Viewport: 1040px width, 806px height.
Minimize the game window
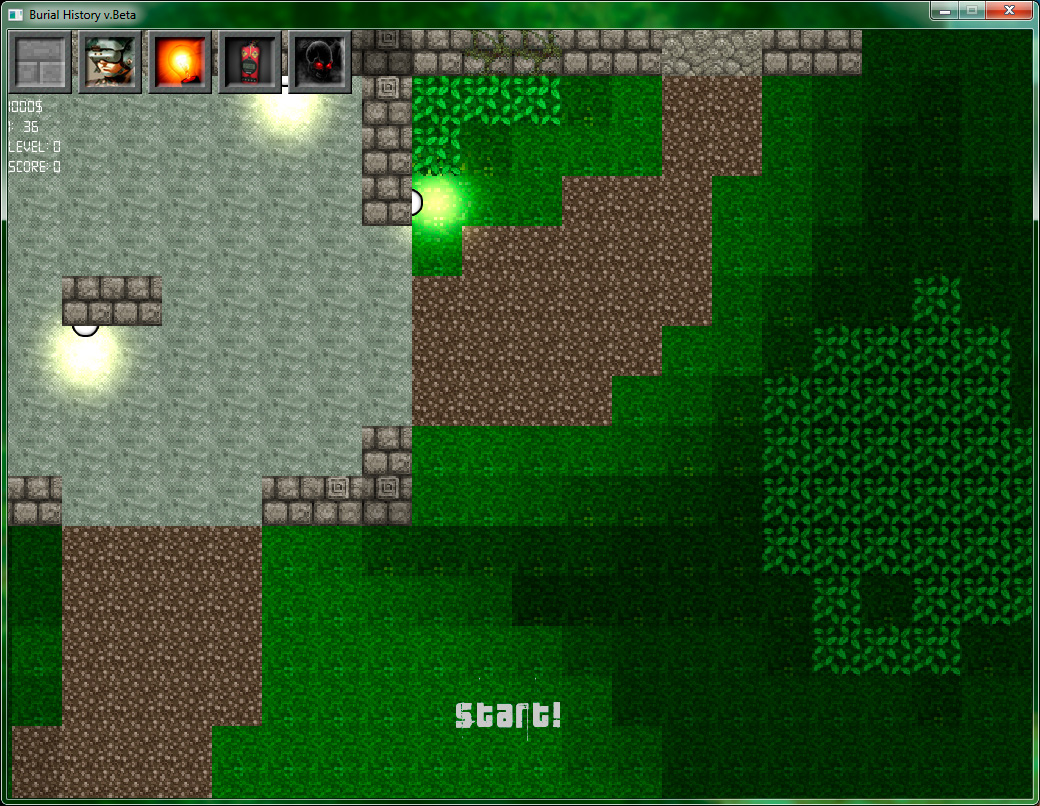point(943,11)
